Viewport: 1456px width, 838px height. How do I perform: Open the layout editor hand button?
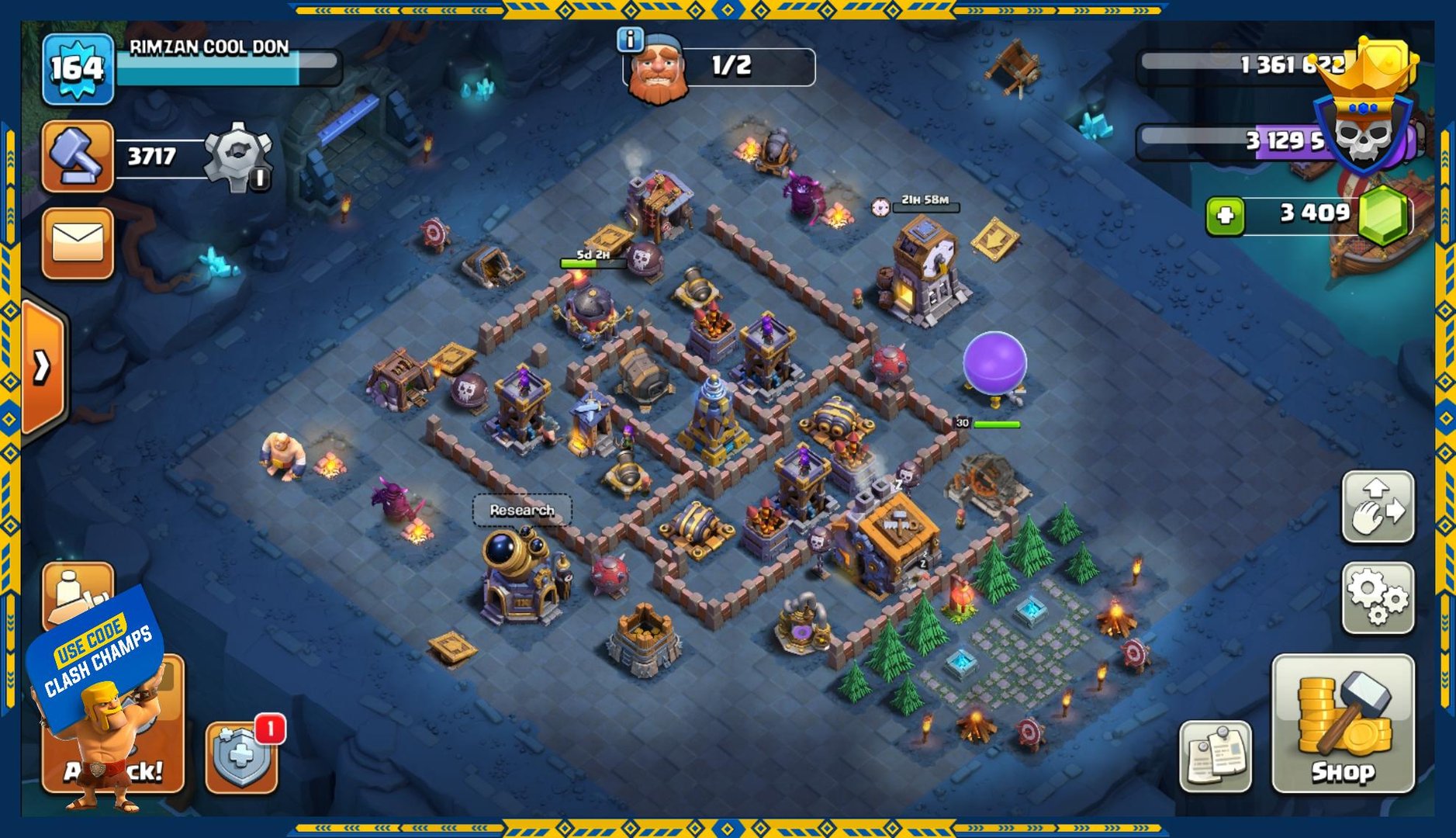[x=1378, y=507]
